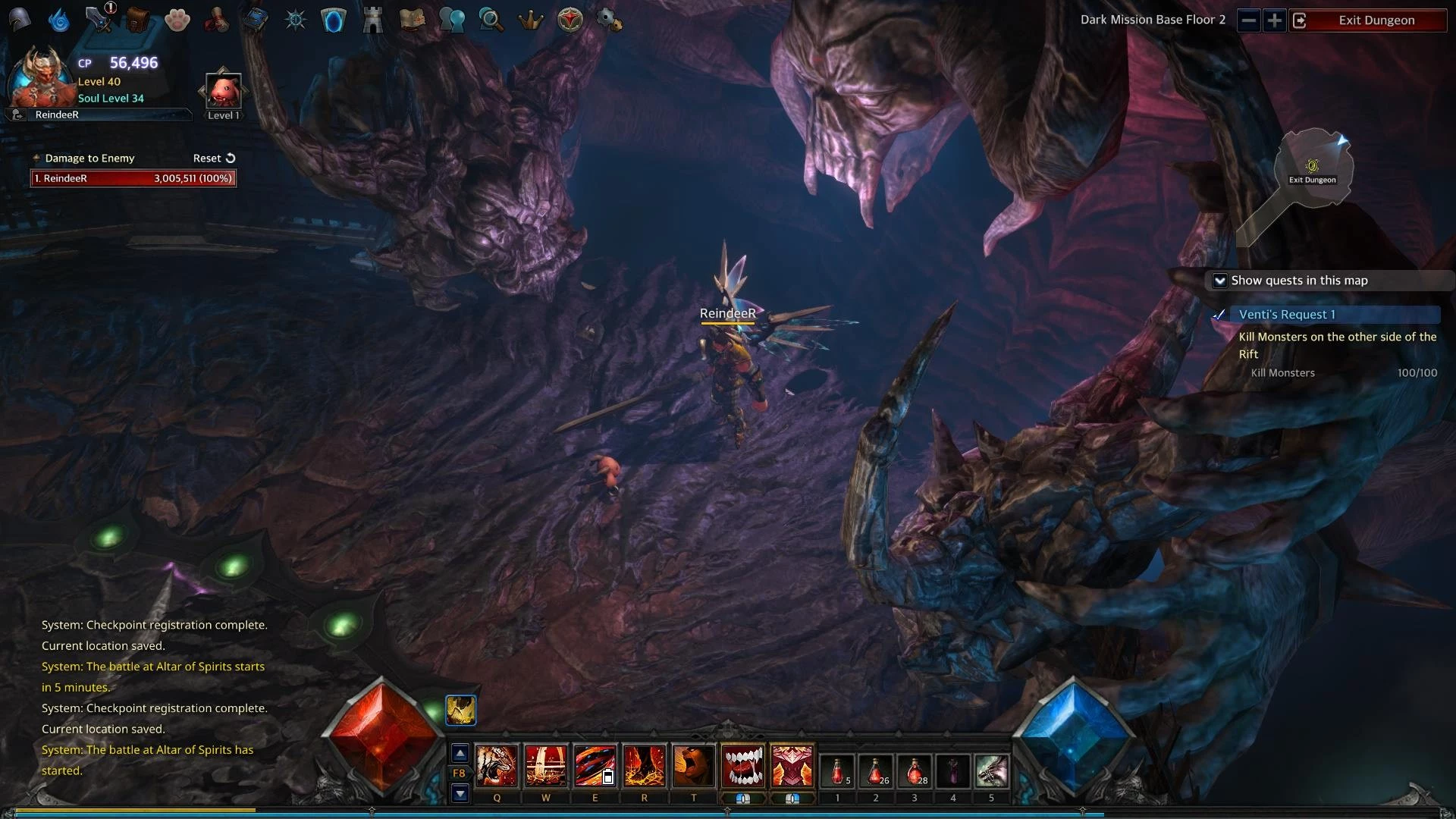
Task: Activate the fanged jaws bite skill
Action: pos(743,766)
